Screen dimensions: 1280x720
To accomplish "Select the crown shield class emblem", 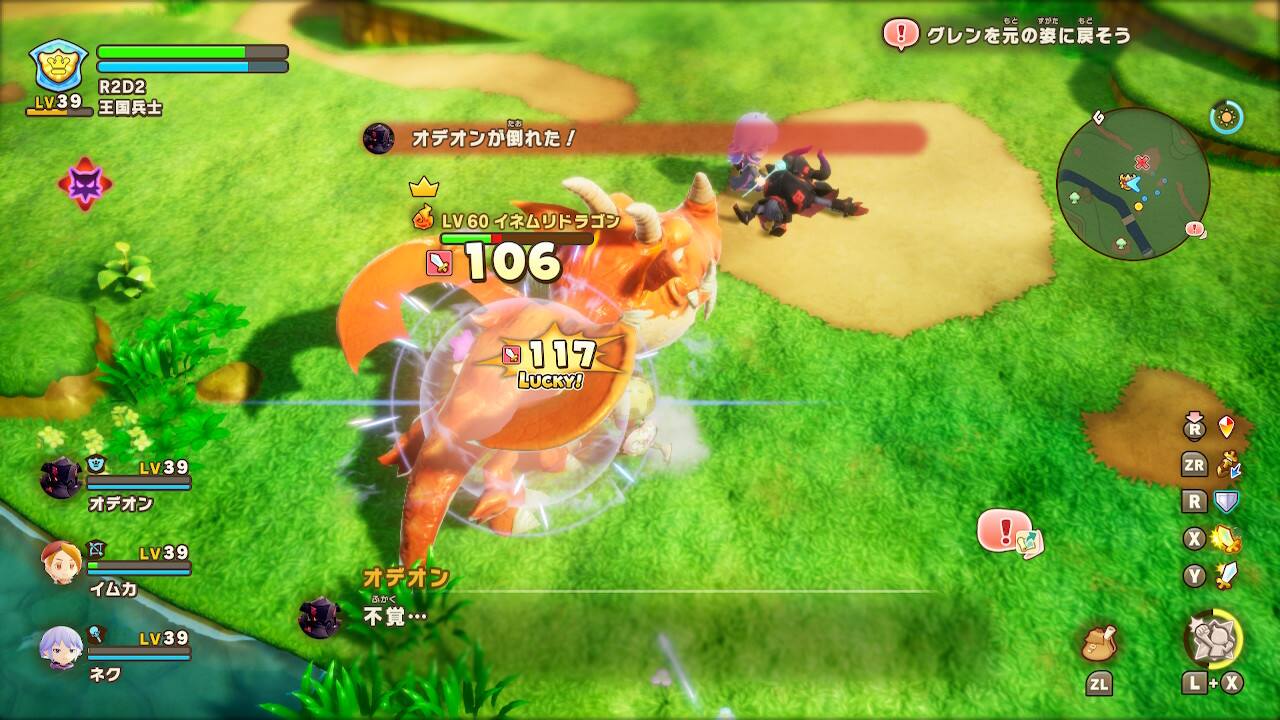I will click(59, 66).
